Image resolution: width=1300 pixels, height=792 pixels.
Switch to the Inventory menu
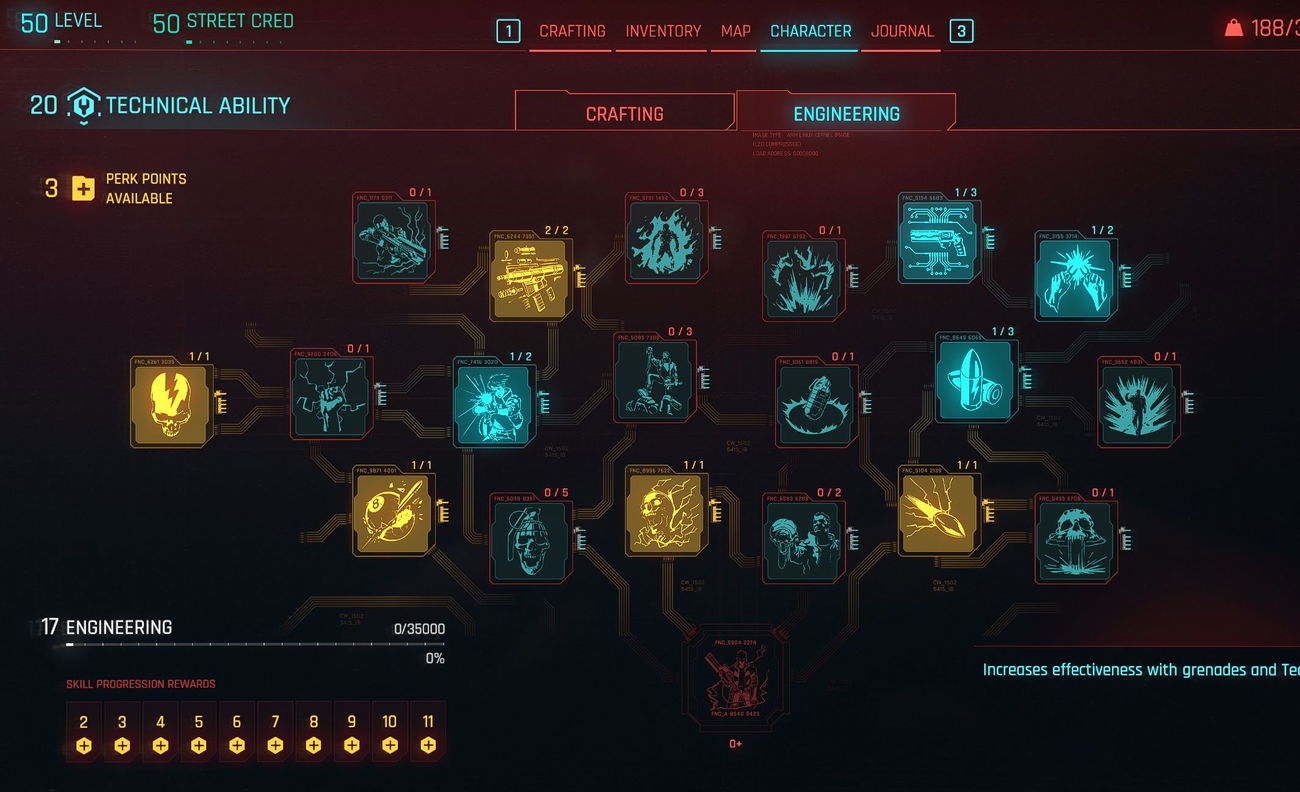click(663, 31)
